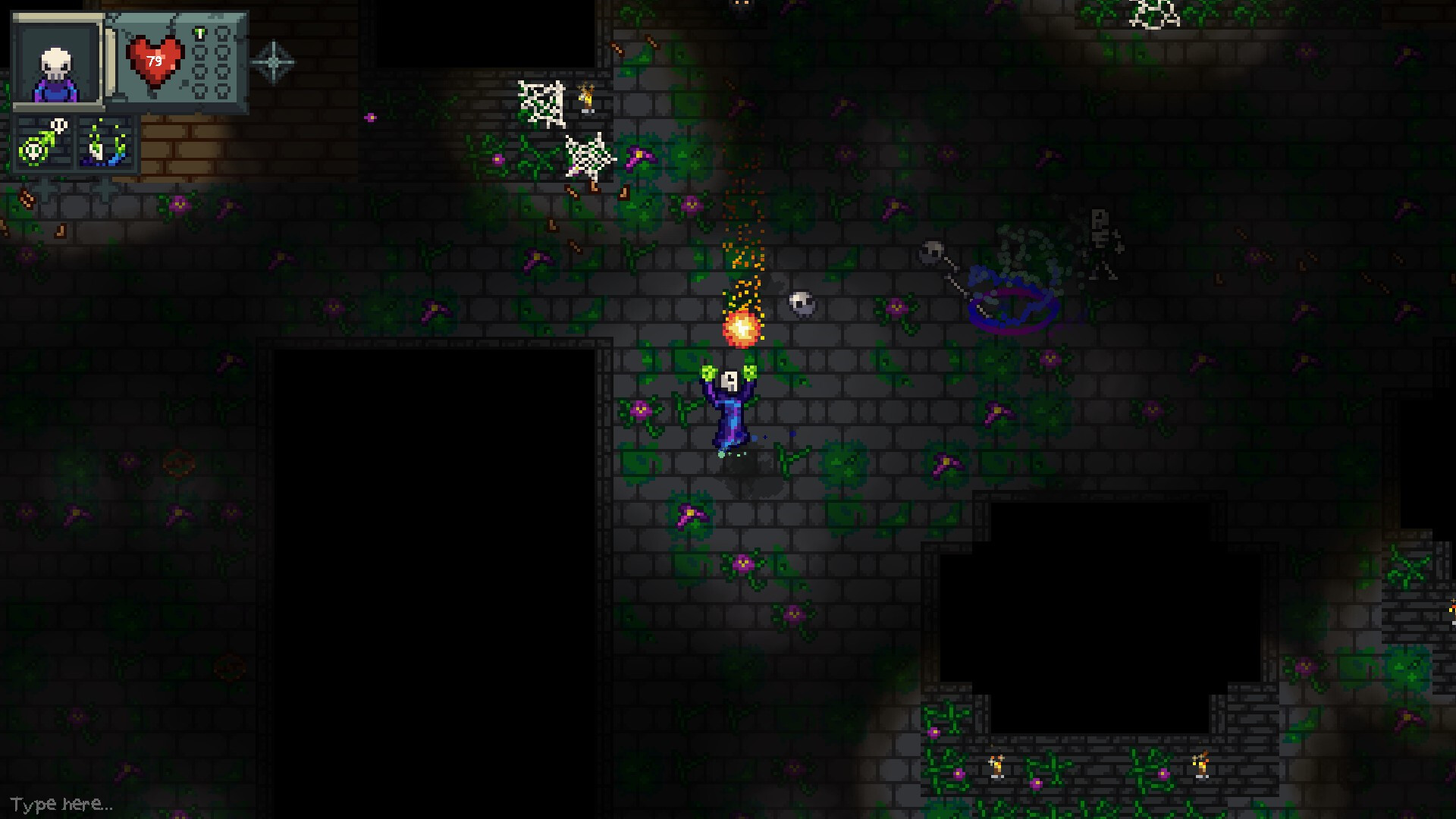
Task: Click the skeleton enemy near the trap
Action: (1102, 243)
